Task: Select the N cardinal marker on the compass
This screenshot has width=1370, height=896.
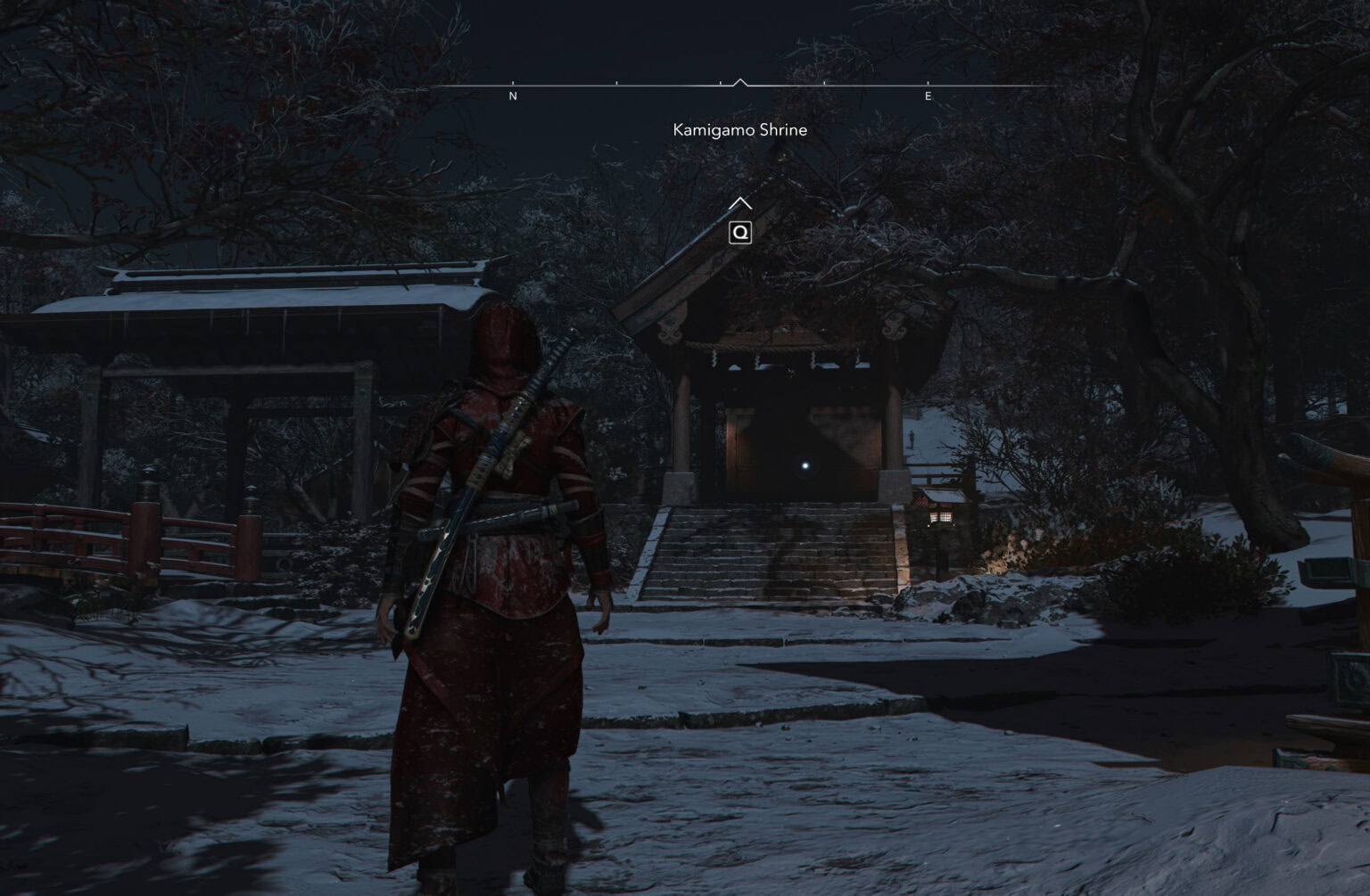Action: pos(513,95)
